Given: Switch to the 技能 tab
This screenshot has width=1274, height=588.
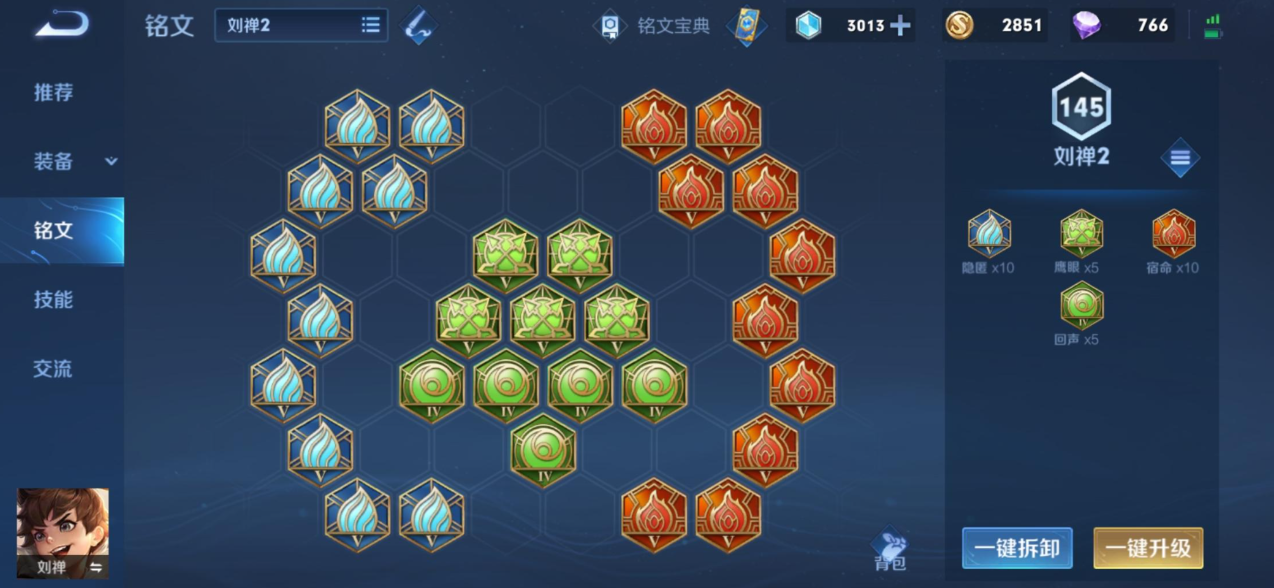Looking at the screenshot, I should point(54,300).
